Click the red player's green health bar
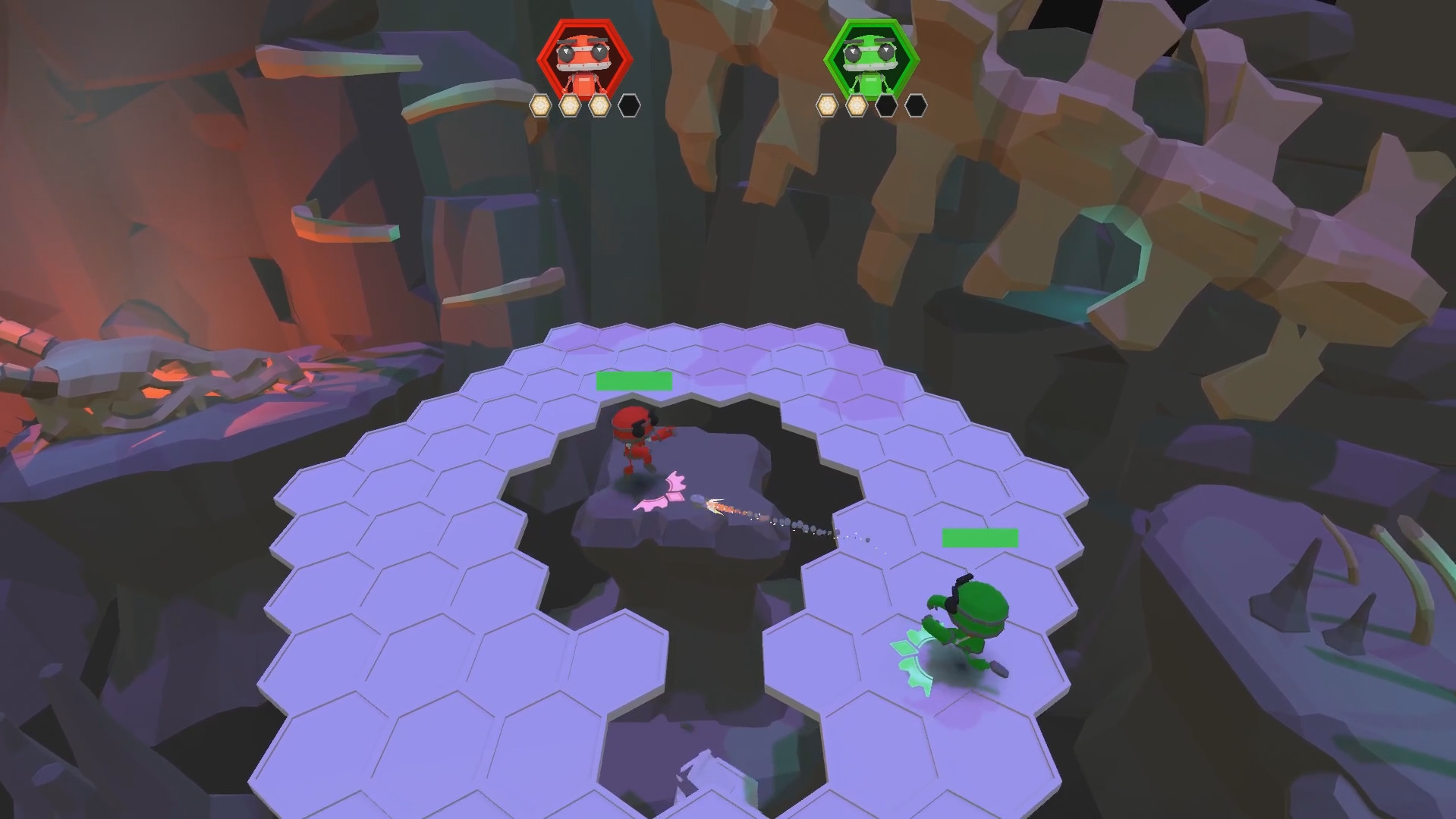 click(x=634, y=381)
